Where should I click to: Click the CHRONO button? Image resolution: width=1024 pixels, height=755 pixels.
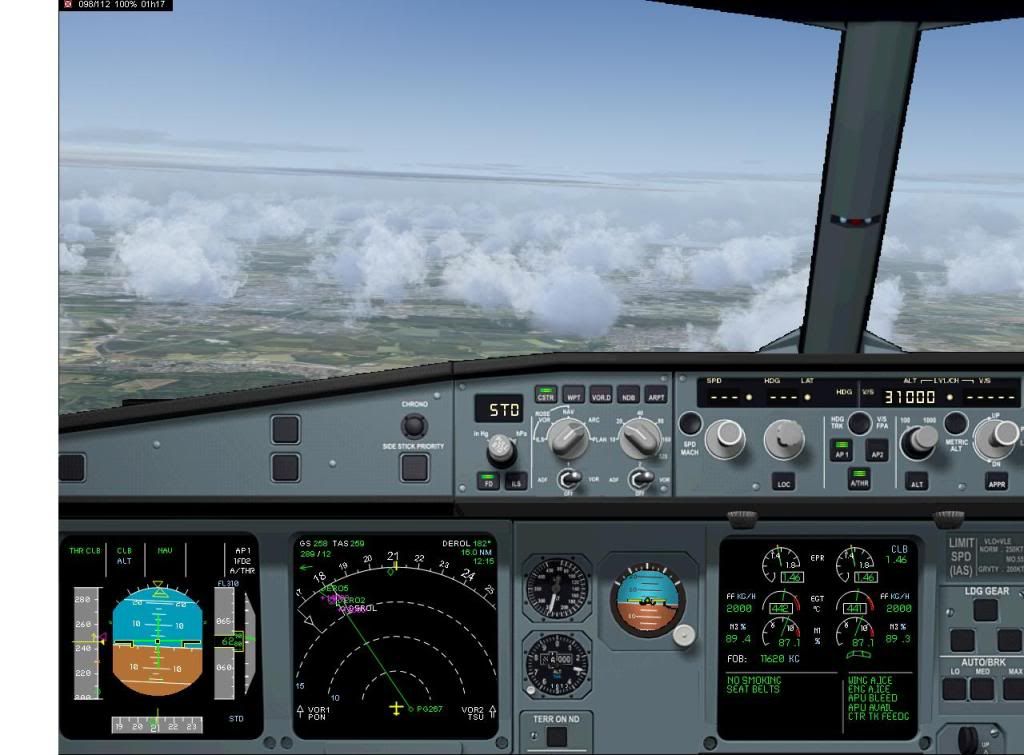[x=414, y=425]
